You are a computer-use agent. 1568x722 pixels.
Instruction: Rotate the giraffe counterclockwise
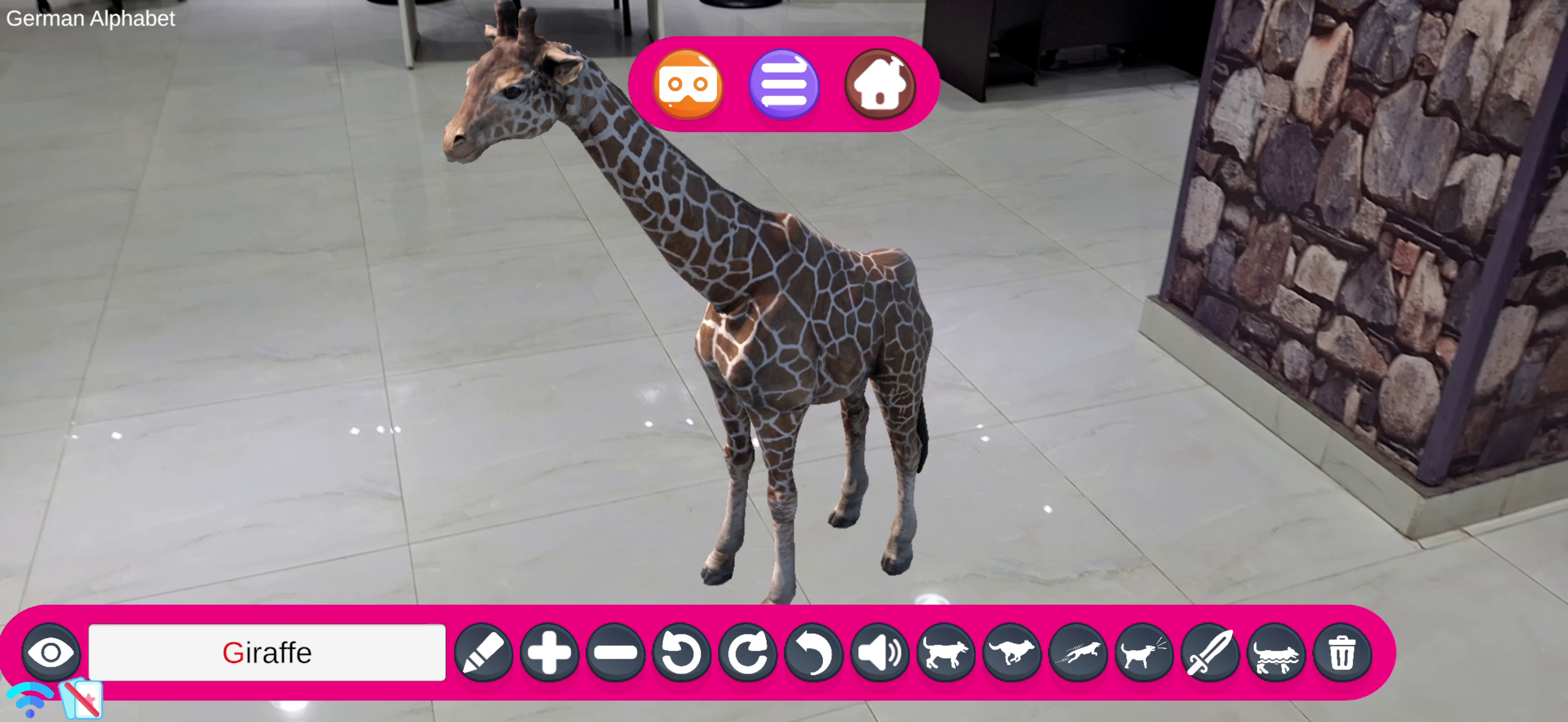(x=682, y=653)
